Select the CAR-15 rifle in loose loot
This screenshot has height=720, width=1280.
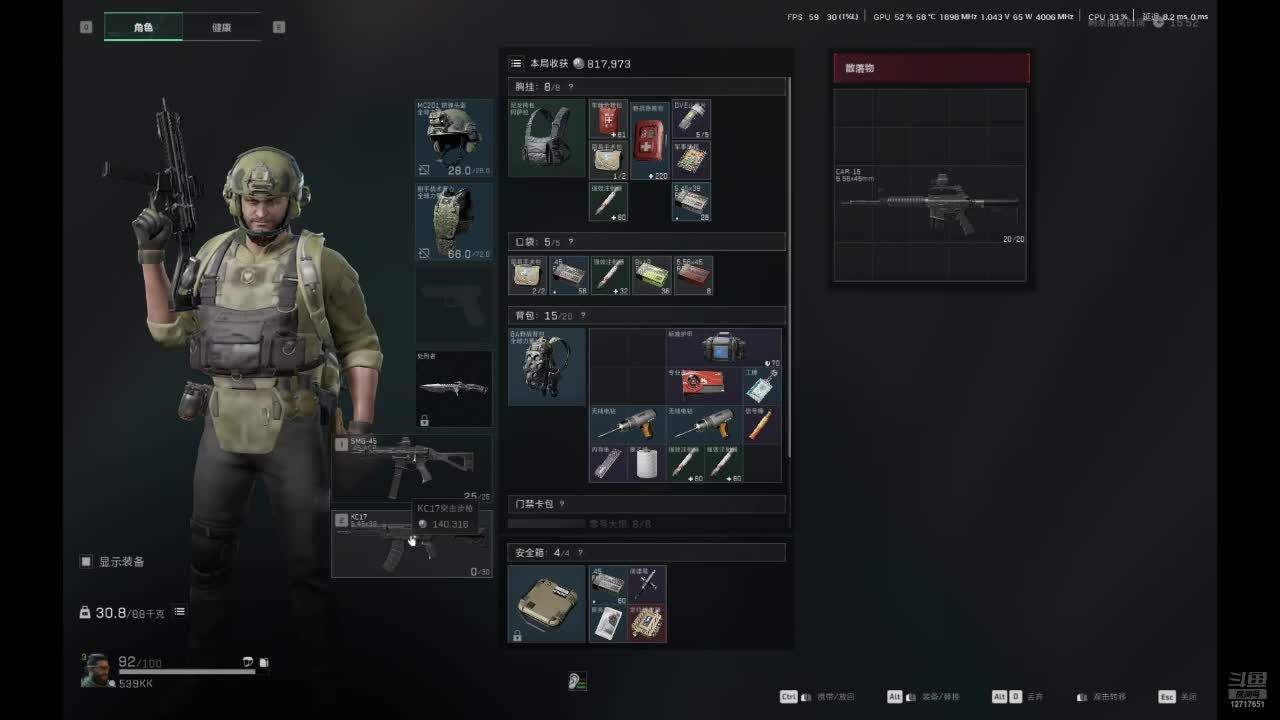point(929,204)
